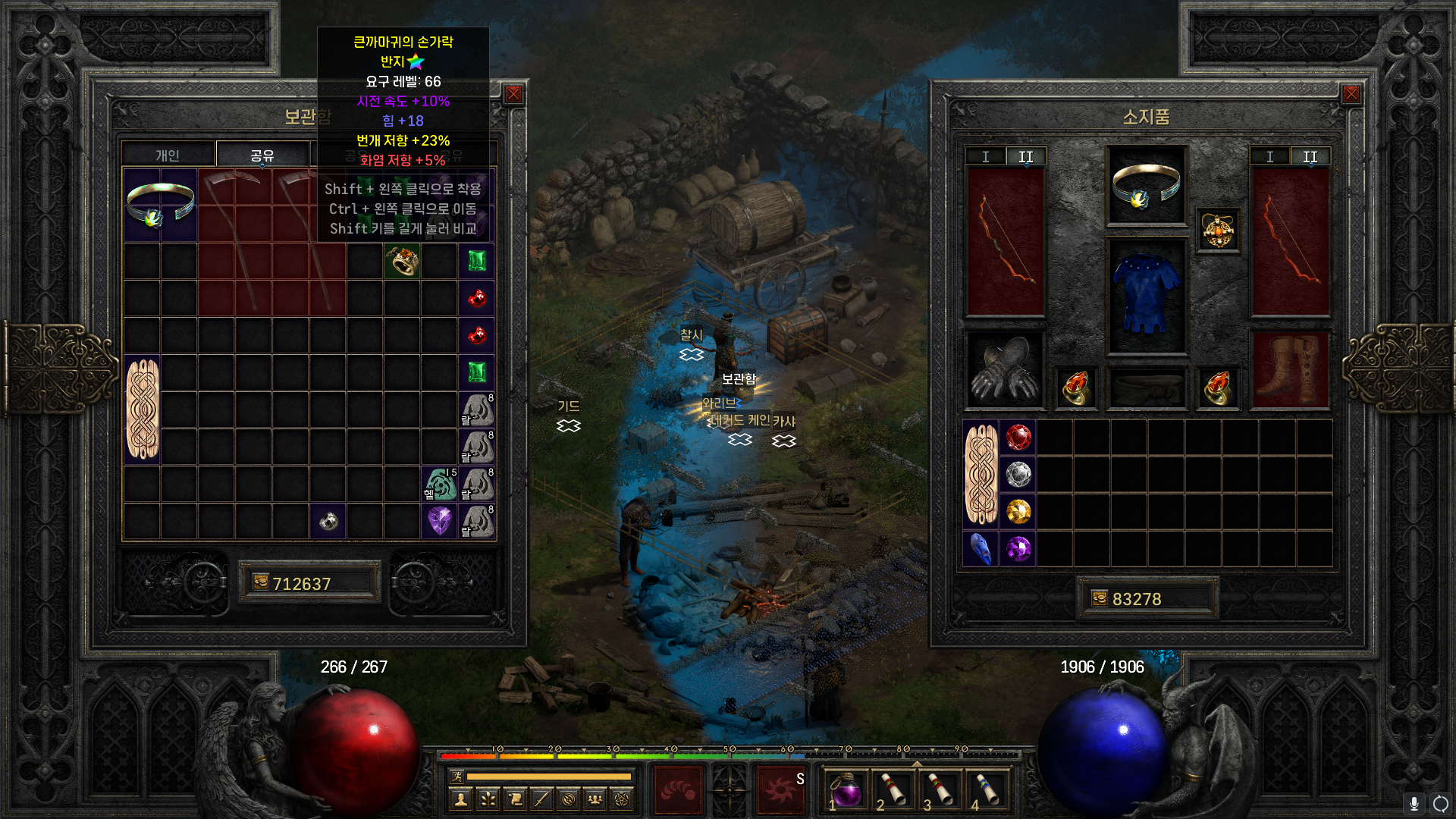The height and width of the screenshot is (819, 1456).
Task: Select the equipped amulet slot
Action: pyautogui.click(x=1218, y=231)
